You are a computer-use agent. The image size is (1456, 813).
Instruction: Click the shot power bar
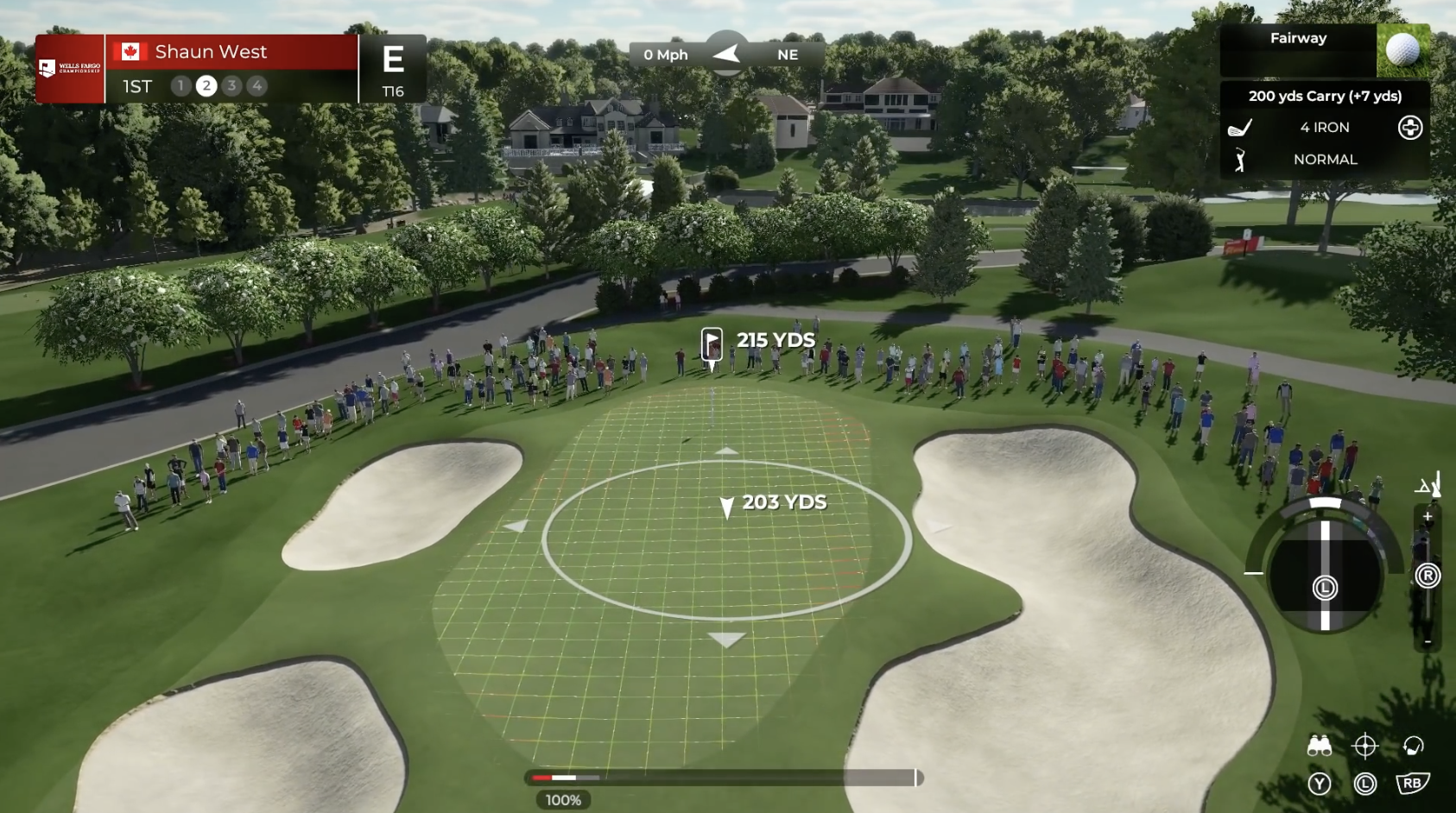click(724, 778)
